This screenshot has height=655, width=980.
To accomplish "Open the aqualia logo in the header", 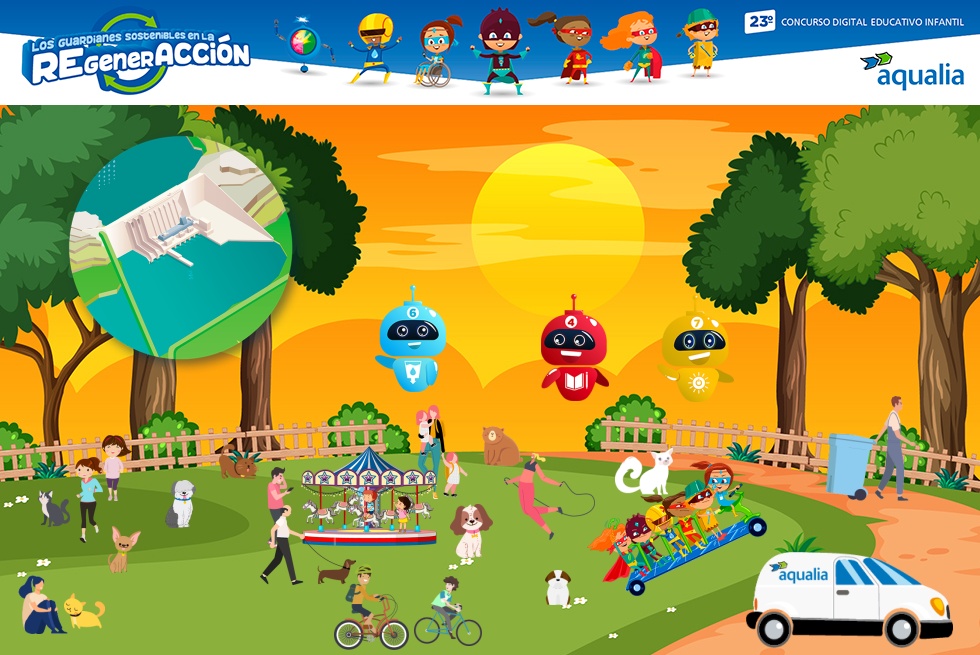I will [912, 70].
